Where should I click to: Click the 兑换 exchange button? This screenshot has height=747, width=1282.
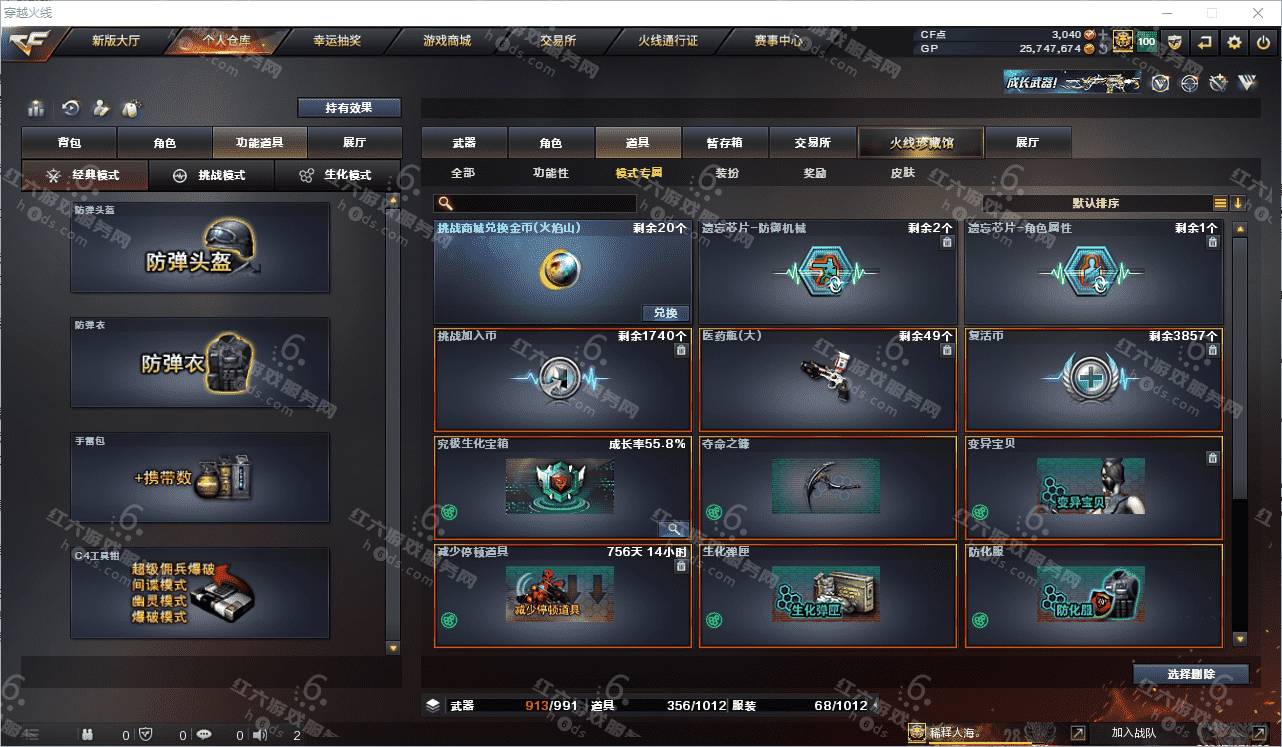point(665,313)
